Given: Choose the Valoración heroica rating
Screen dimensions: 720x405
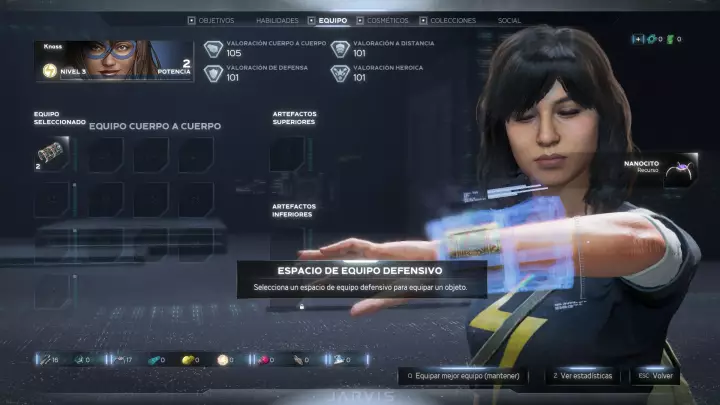Looking at the screenshot, I should tap(386, 73).
